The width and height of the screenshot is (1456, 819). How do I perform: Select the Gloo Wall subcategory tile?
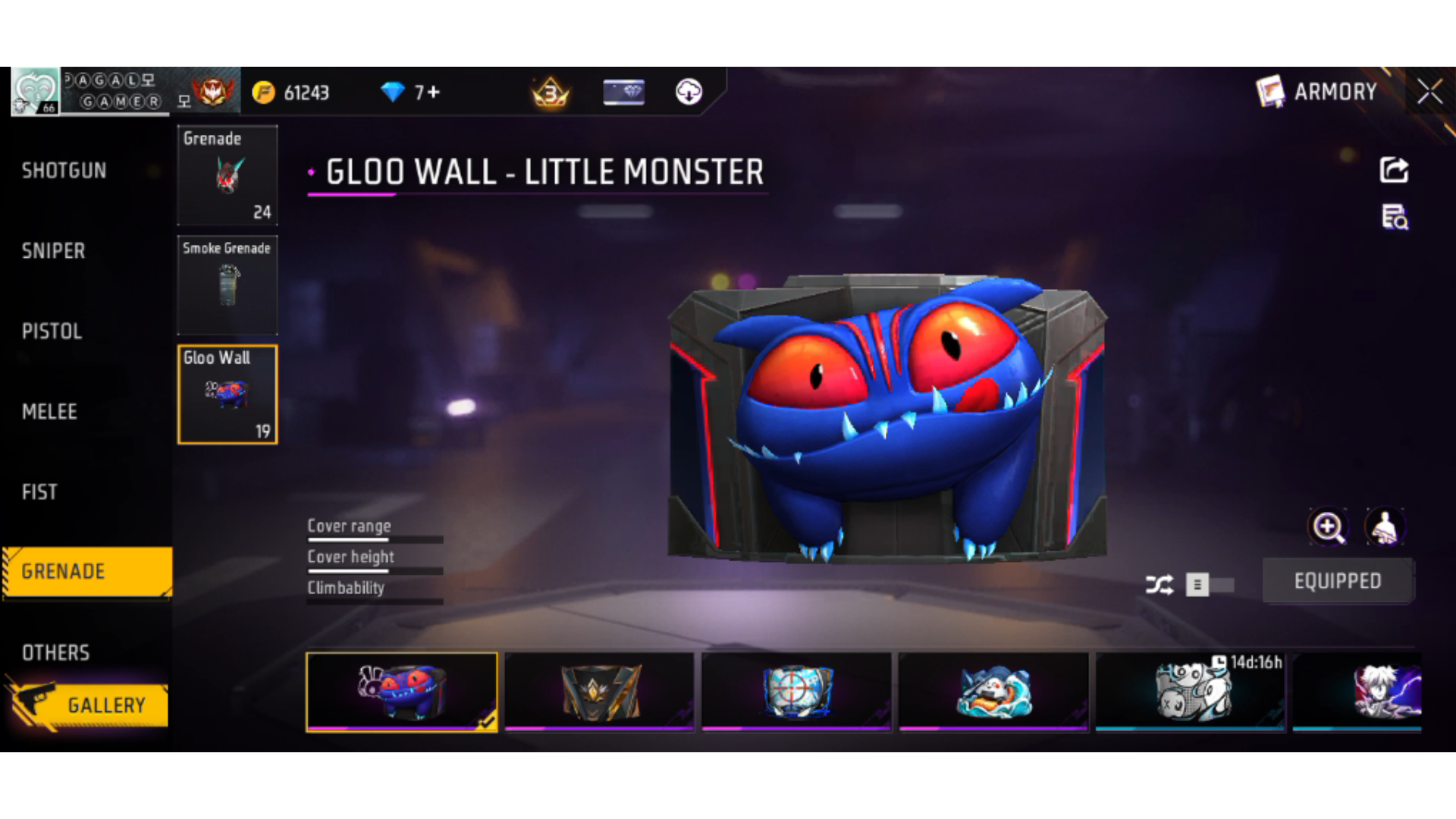coord(227,394)
